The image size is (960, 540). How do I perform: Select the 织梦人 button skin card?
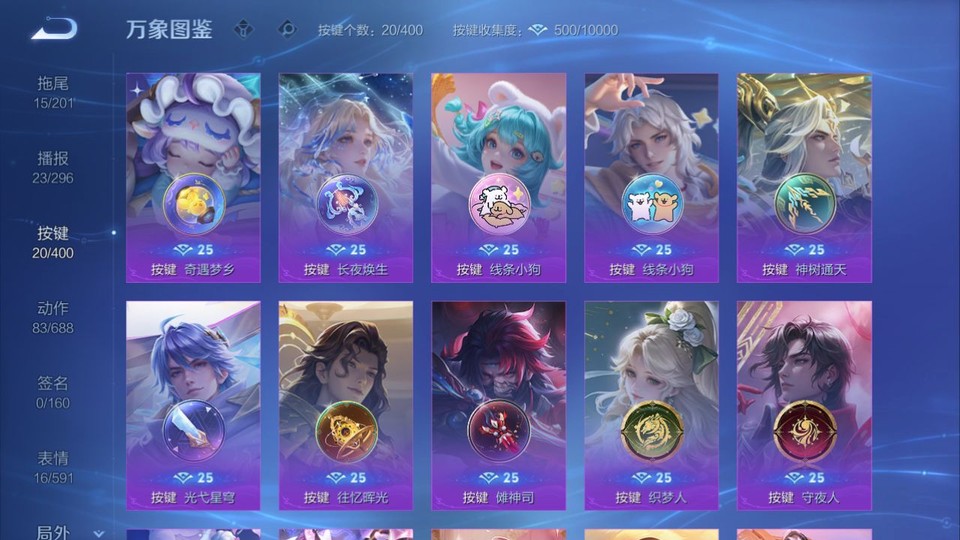click(x=651, y=405)
